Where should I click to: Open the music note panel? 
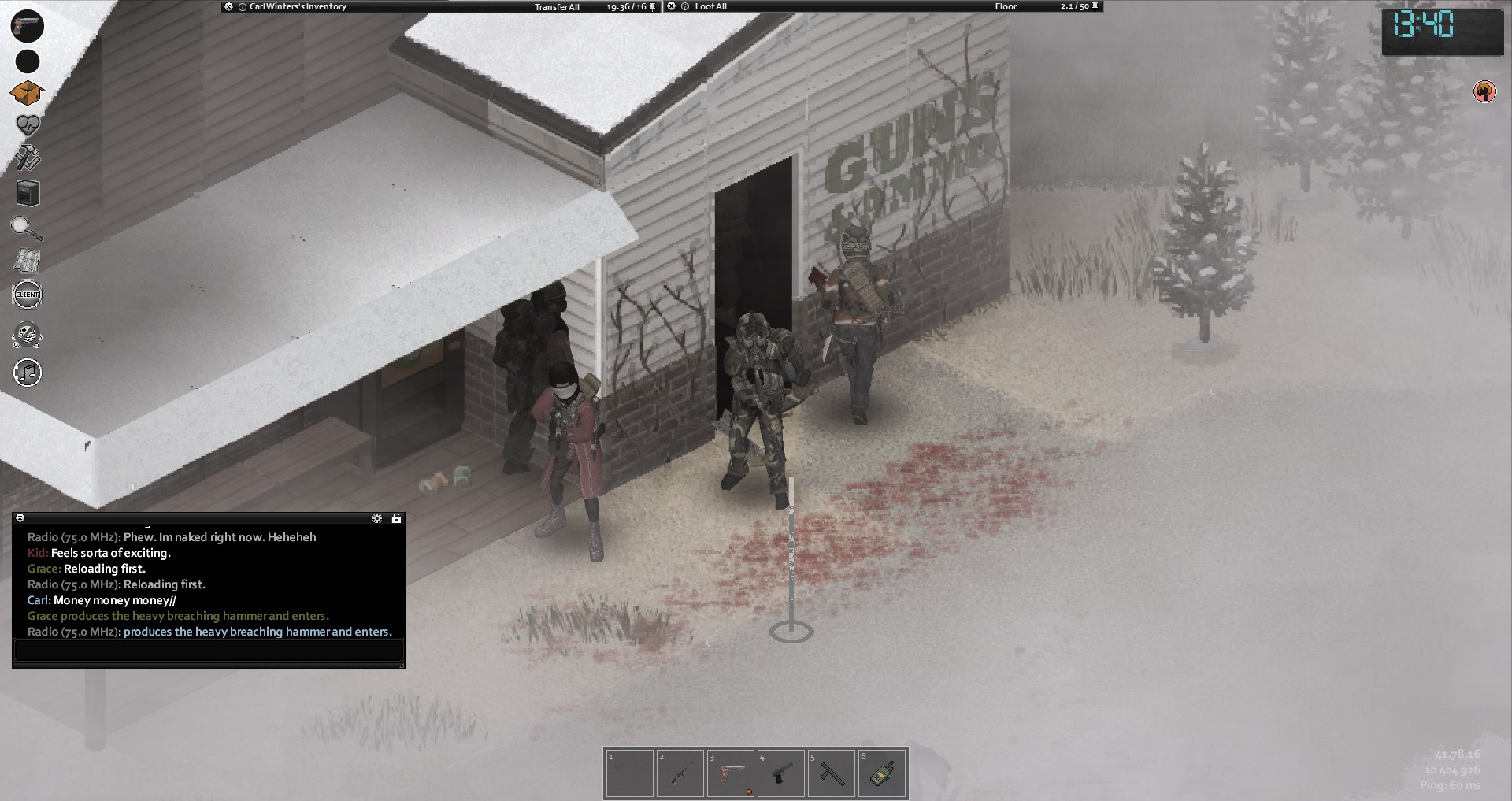pyautogui.click(x=28, y=373)
